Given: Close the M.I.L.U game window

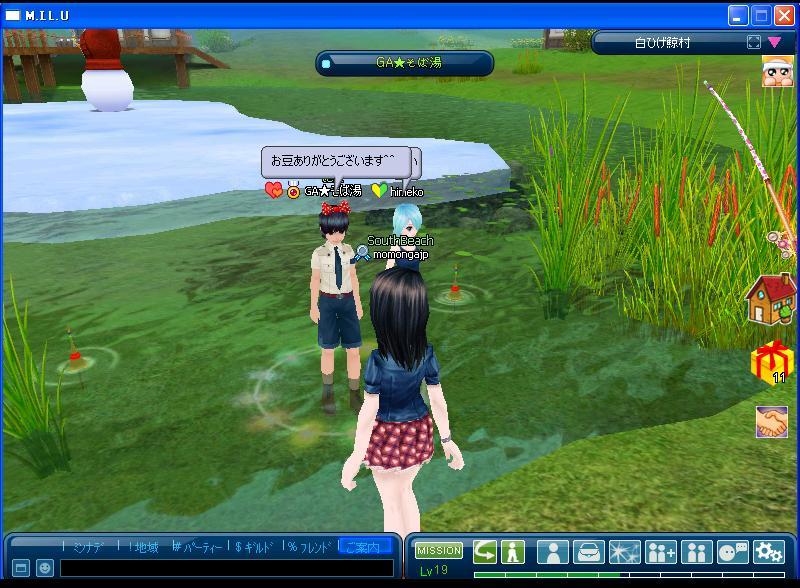Looking at the screenshot, I should [x=782, y=15].
